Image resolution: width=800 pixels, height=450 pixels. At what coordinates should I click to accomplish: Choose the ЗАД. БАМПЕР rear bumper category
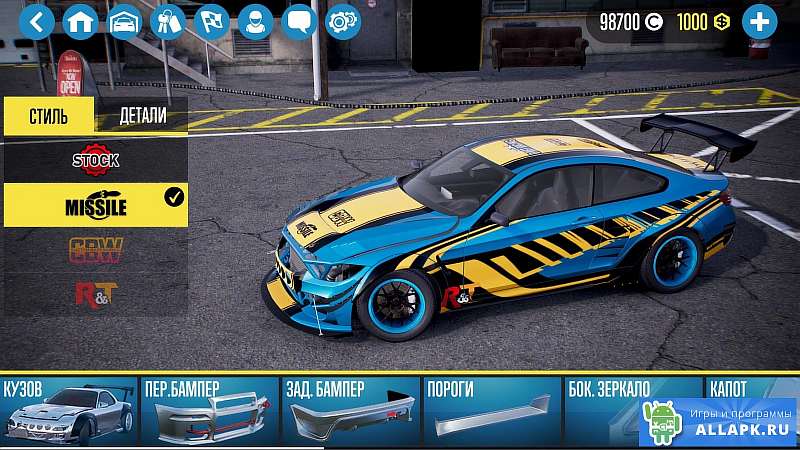(350, 411)
